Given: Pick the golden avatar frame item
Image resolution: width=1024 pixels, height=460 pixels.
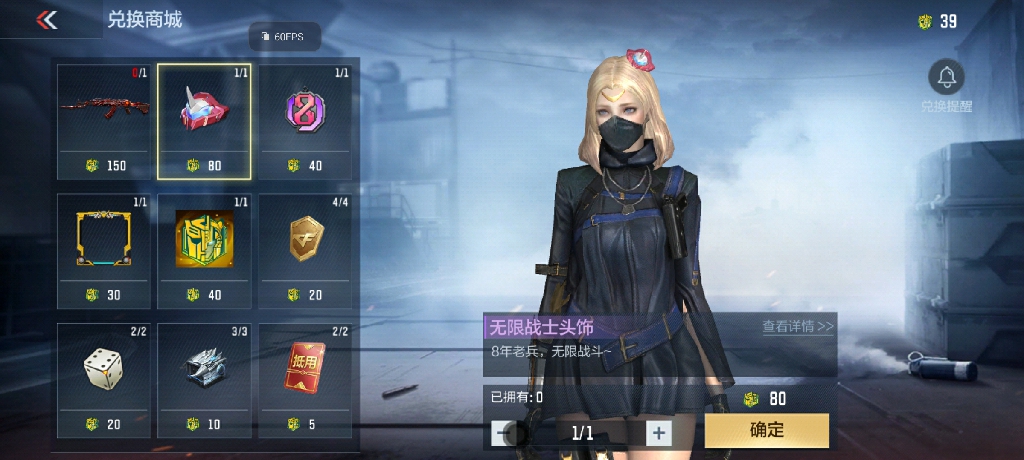Looking at the screenshot, I should [x=104, y=240].
